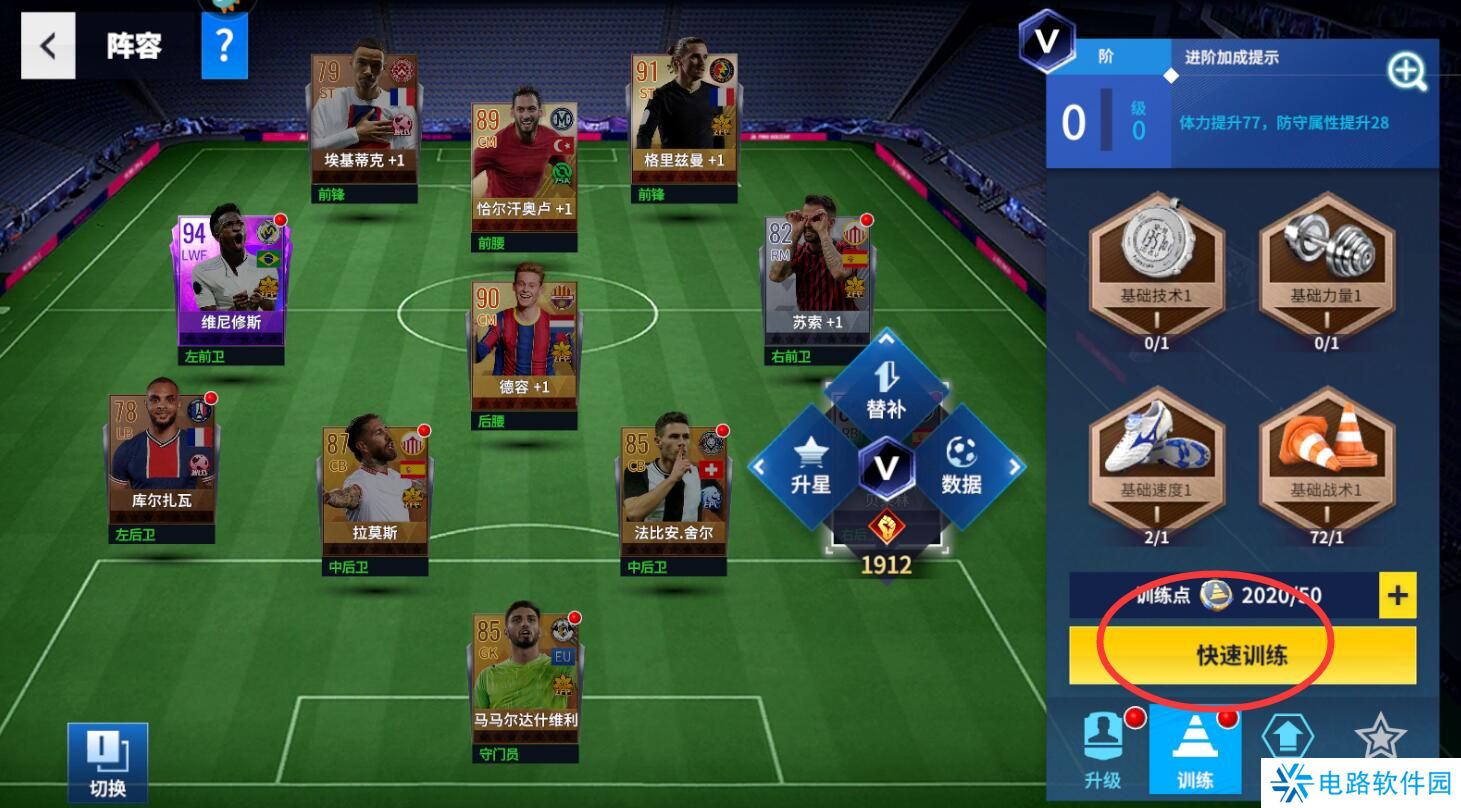Open the star tab in bottom bar
The height and width of the screenshot is (808, 1461).
(x=1380, y=740)
